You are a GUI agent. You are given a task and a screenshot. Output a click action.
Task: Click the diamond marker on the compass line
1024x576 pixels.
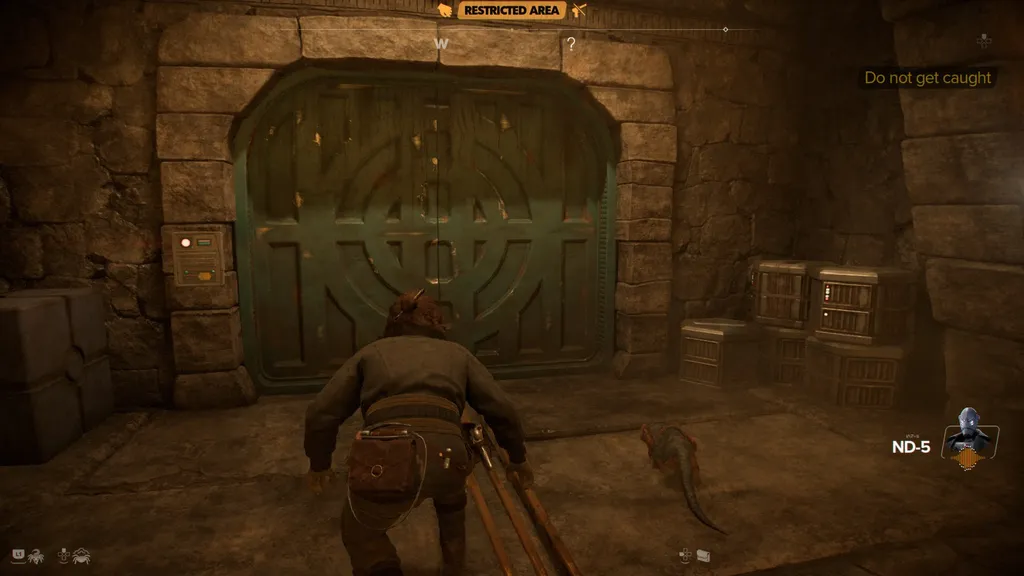(726, 30)
